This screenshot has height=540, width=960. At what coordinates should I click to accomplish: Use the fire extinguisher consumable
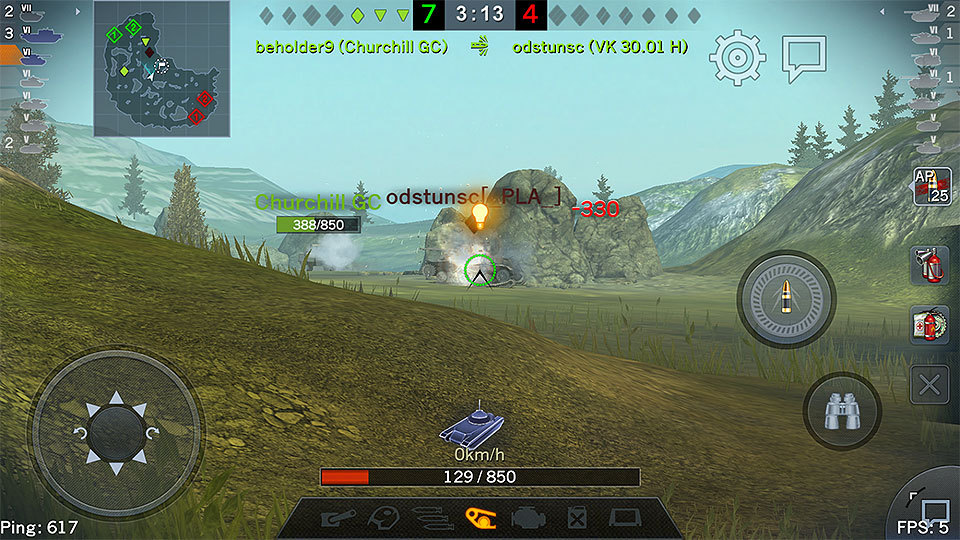930,266
